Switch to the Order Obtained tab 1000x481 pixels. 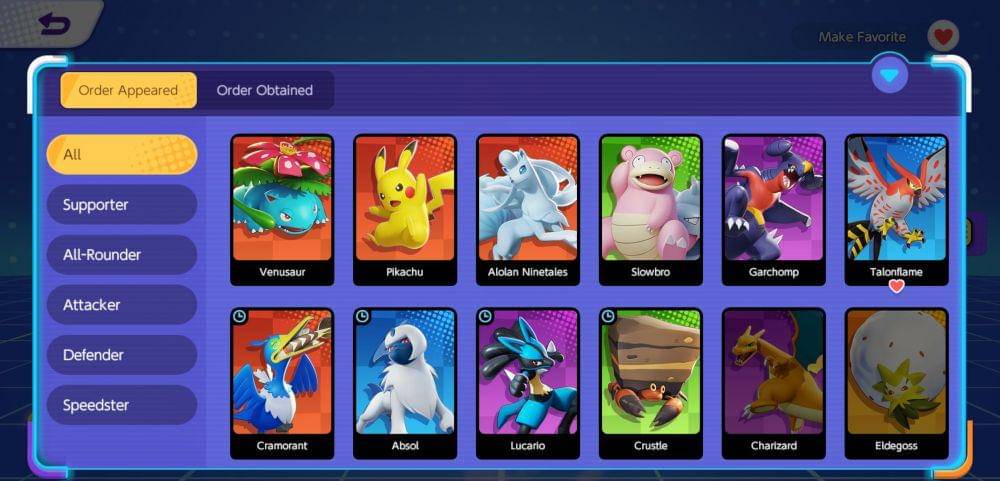[265, 90]
